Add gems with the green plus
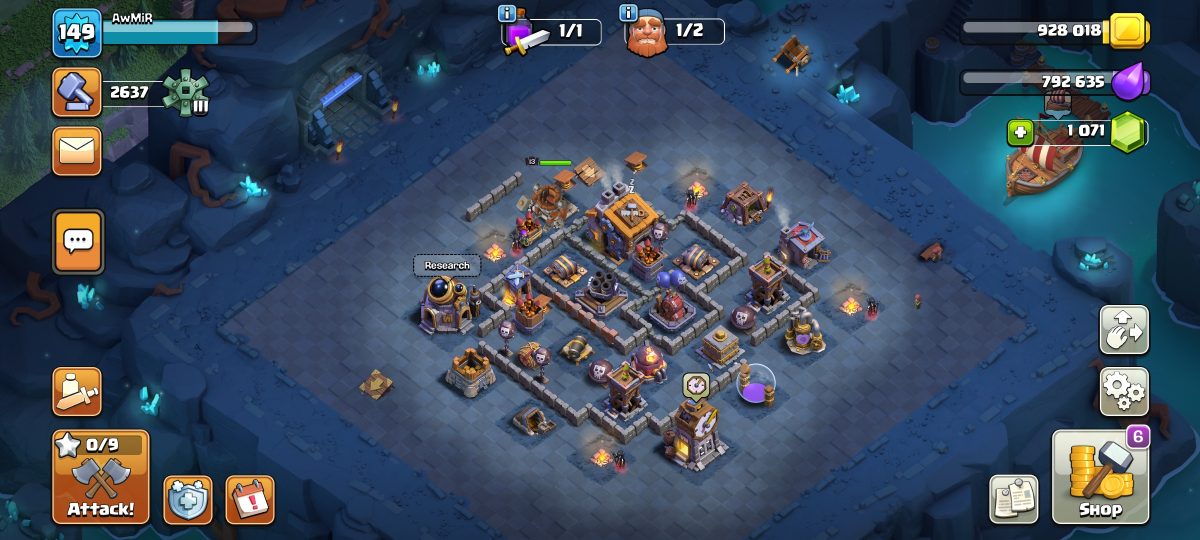The width and height of the screenshot is (1200, 540). click(x=1021, y=131)
